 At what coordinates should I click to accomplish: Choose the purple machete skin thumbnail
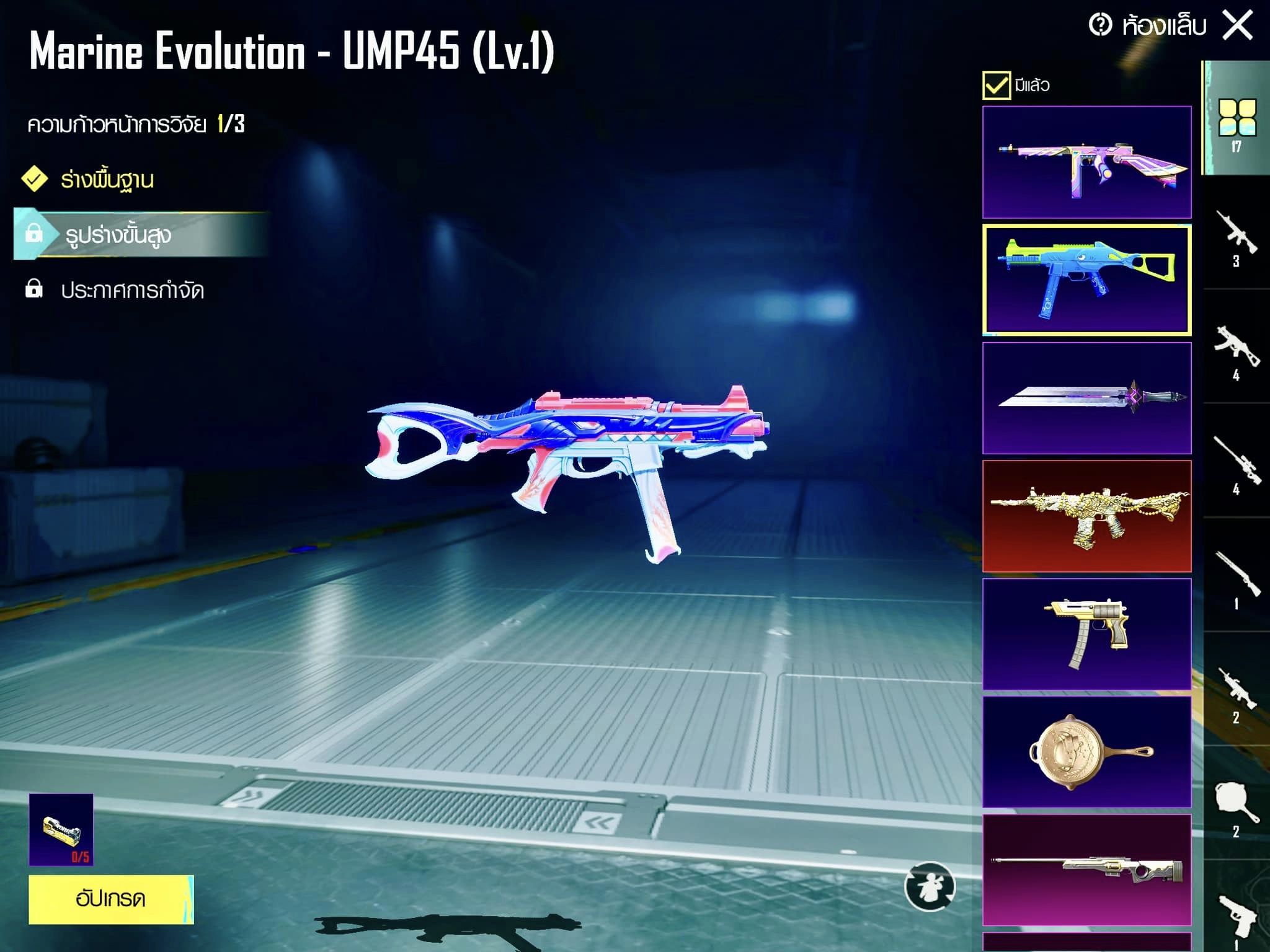(1086, 398)
